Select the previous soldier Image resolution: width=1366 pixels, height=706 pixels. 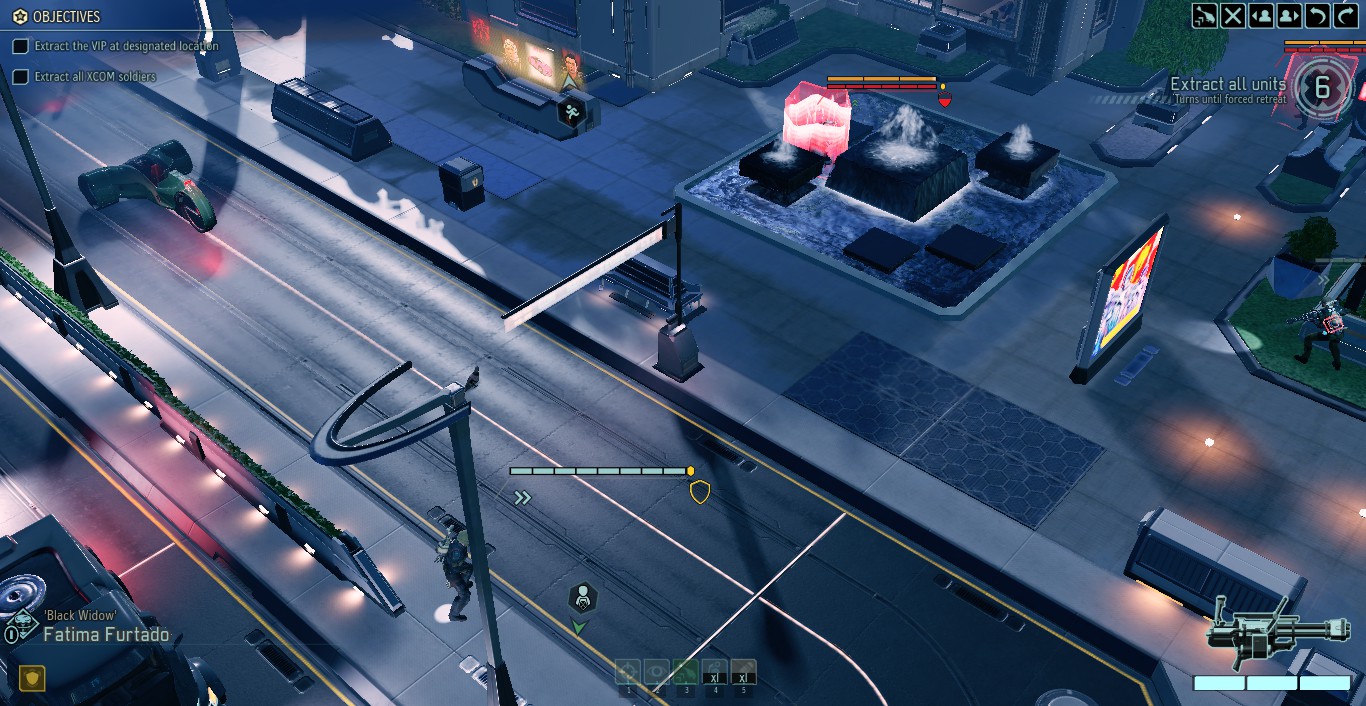click(1261, 15)
